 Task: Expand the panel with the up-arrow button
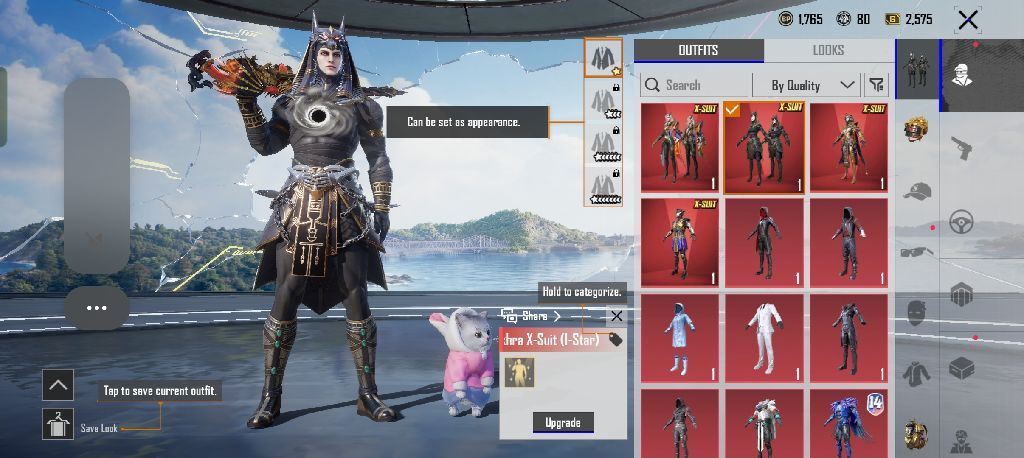click(x=58, y=384)
